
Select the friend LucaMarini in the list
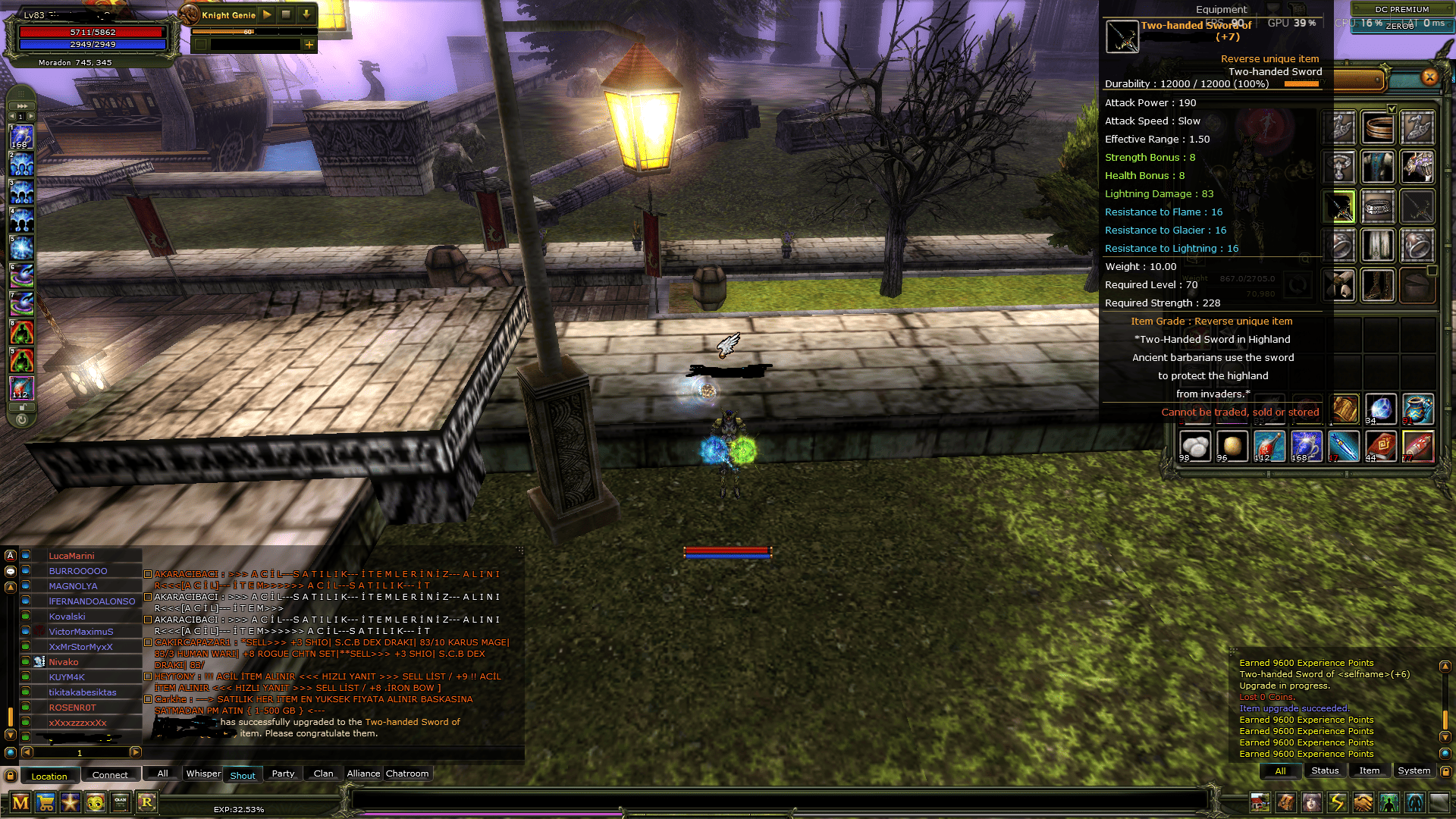[x=72, y=556]
